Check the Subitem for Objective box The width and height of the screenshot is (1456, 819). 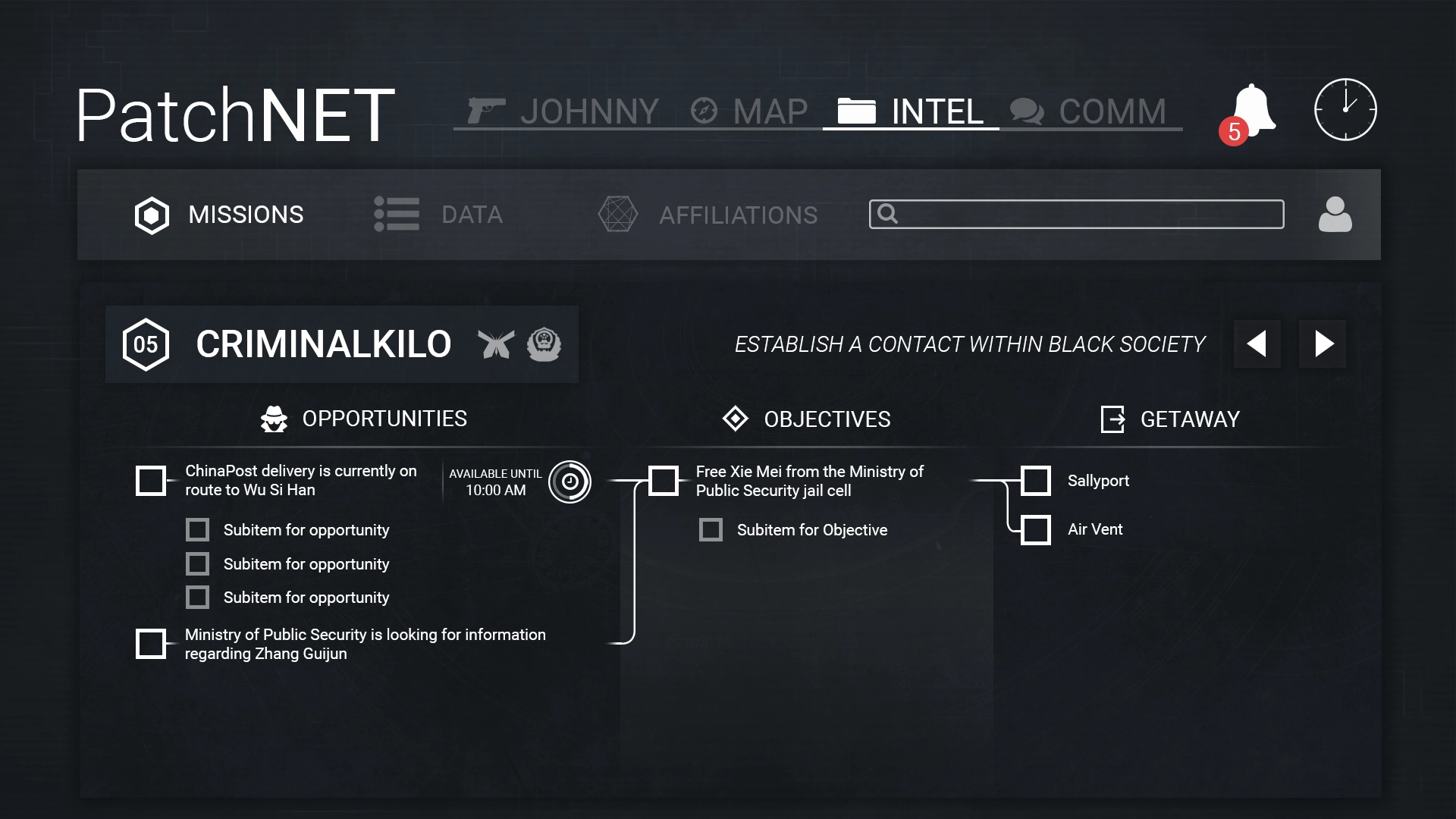pos(711,530)
